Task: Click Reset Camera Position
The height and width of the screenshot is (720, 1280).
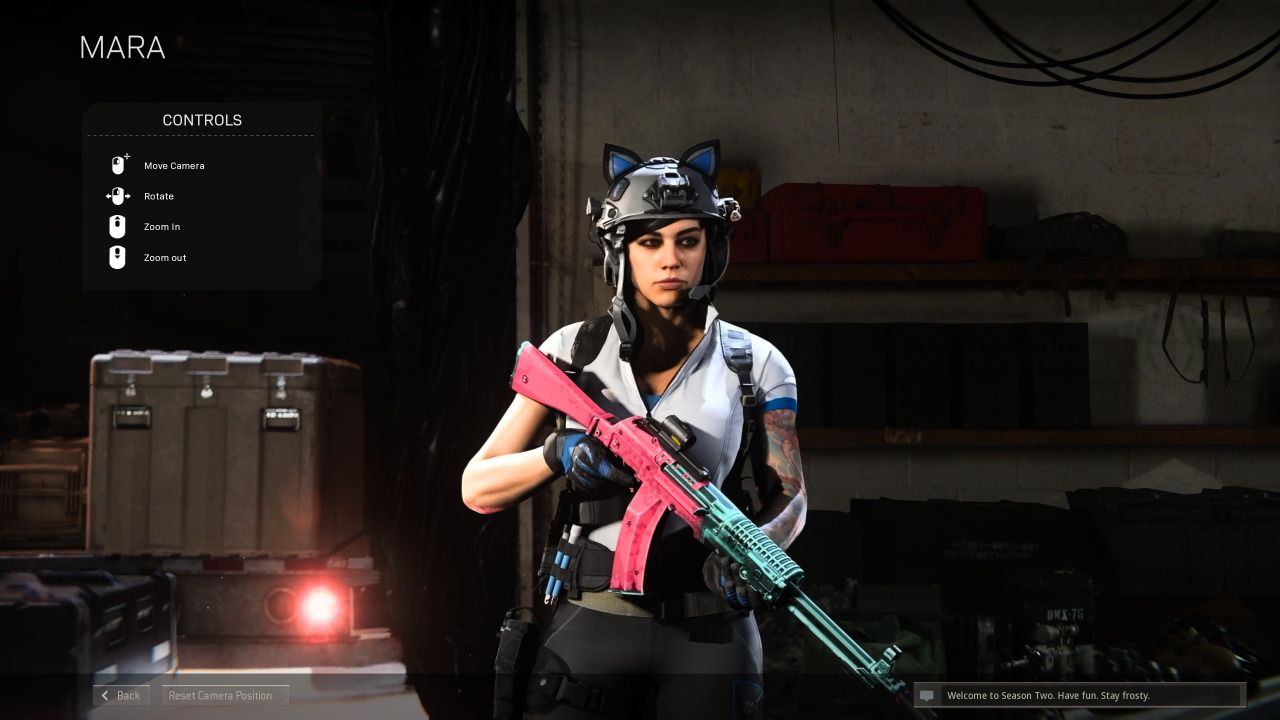Action: click(225, 695)
